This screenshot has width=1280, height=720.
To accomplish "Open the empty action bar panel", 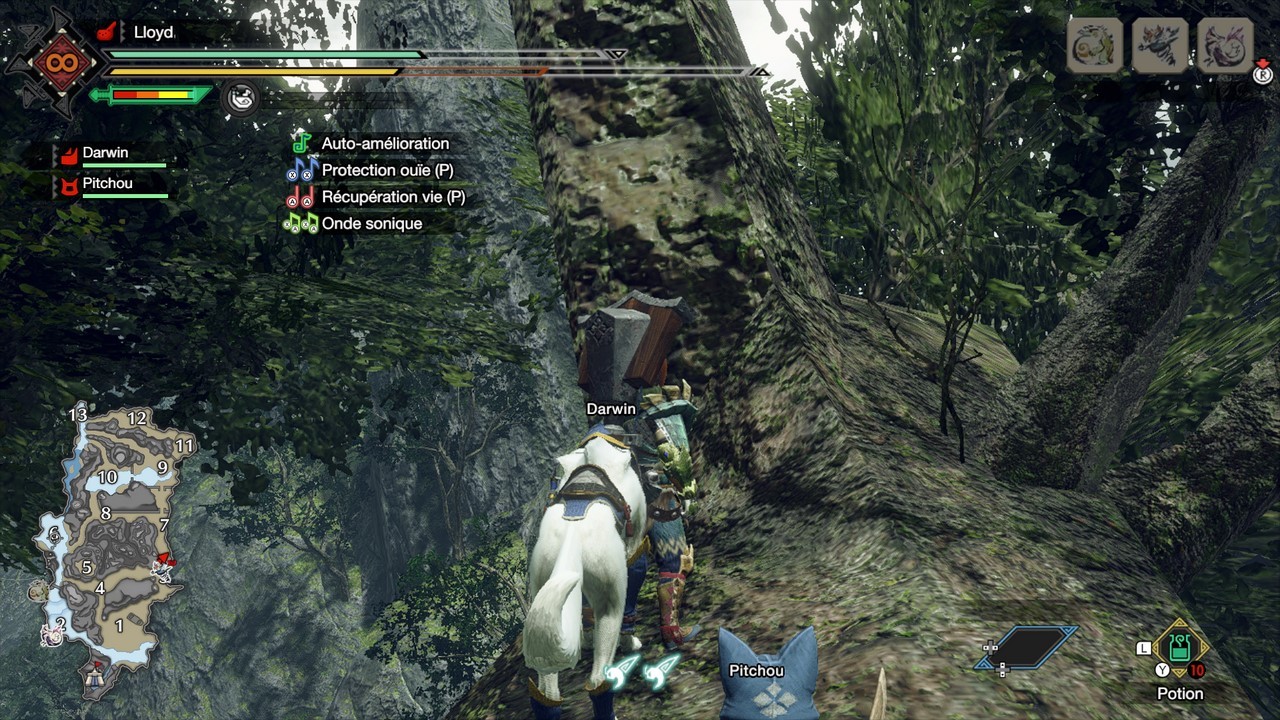I will [1029, 647].
